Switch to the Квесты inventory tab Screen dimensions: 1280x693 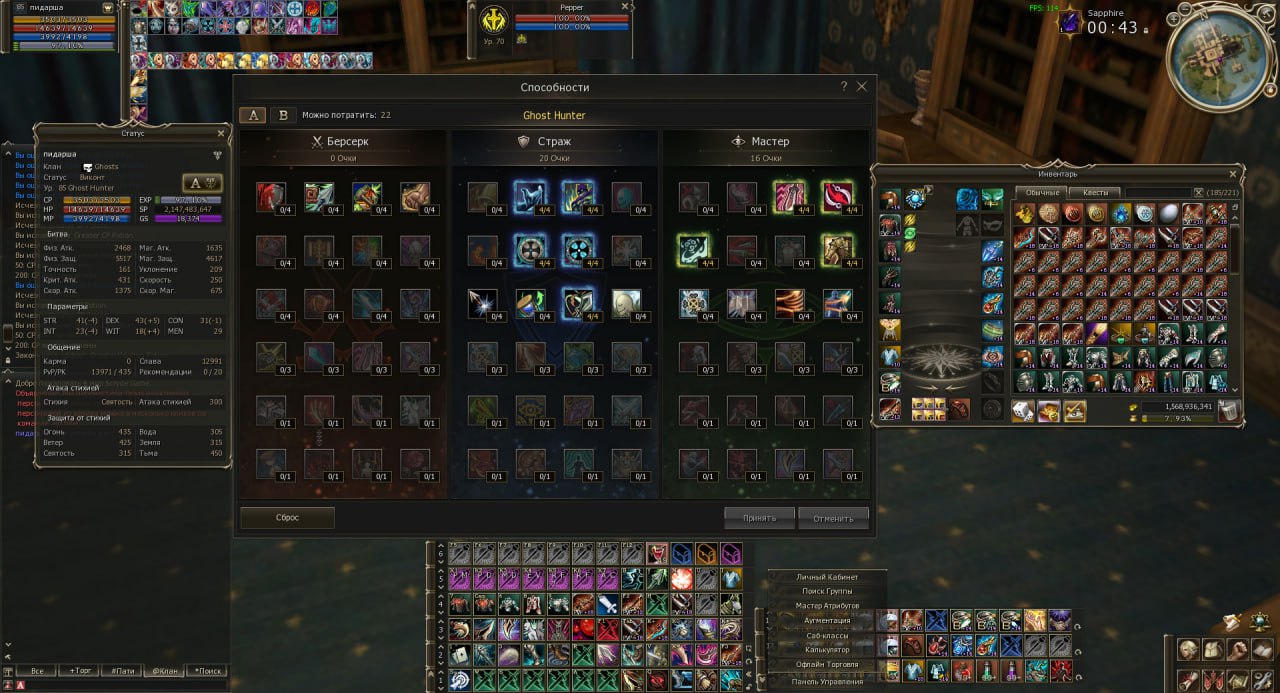[x=1095, y=192]
